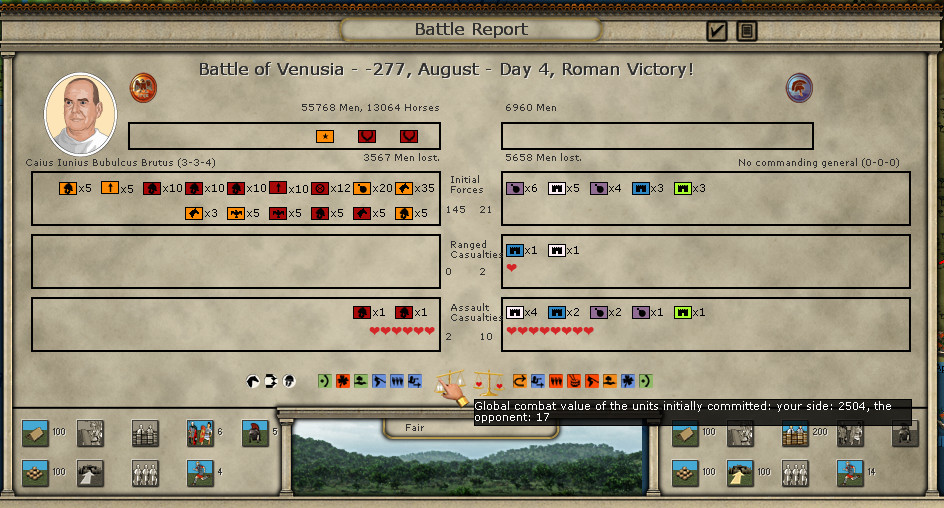Open the battle log document icon

pos(746,31)
